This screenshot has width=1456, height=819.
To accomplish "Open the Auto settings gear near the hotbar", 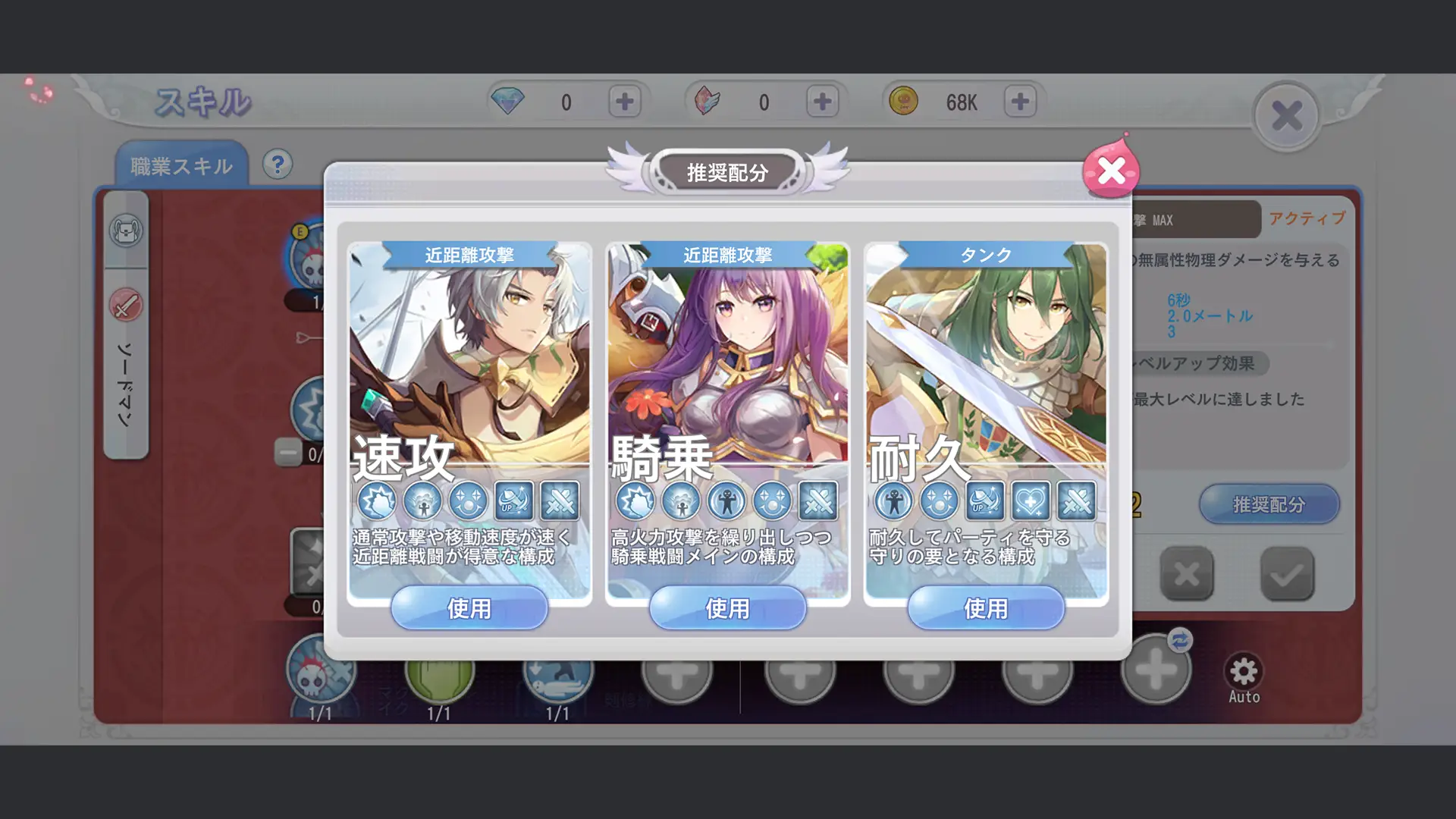I will (1242, 670).
